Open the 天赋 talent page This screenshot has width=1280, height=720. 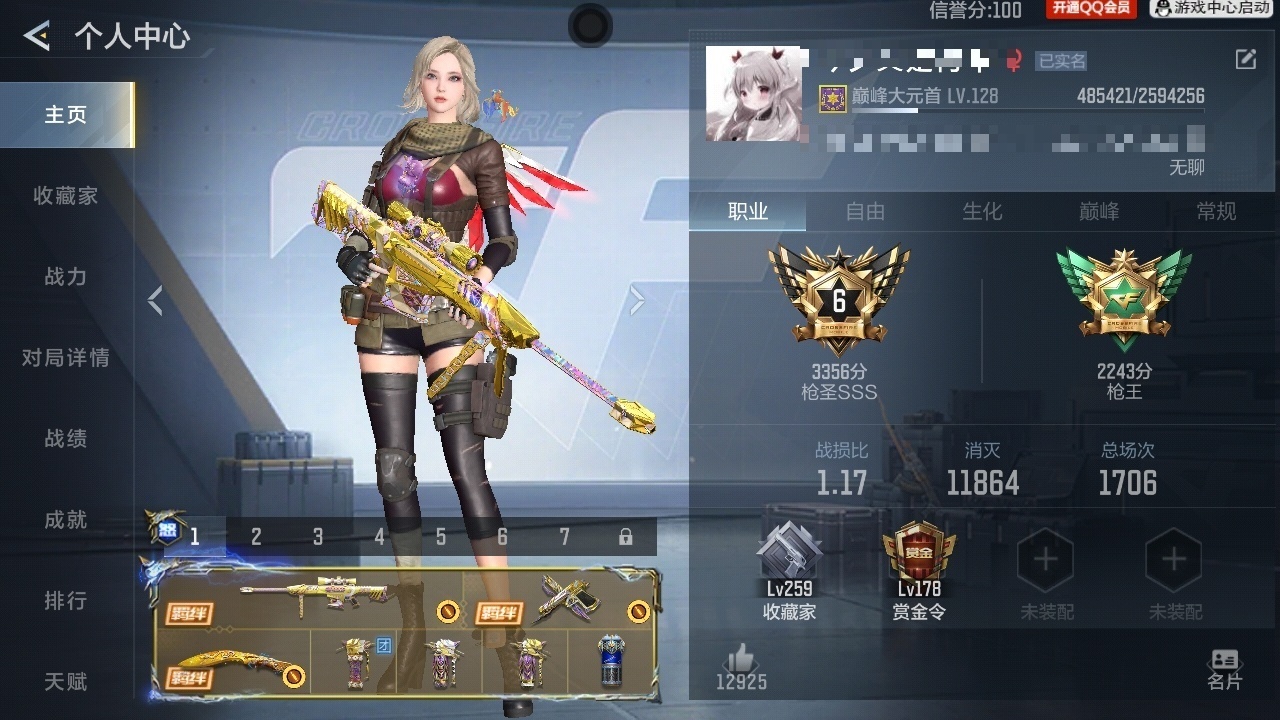pos(66,682)
